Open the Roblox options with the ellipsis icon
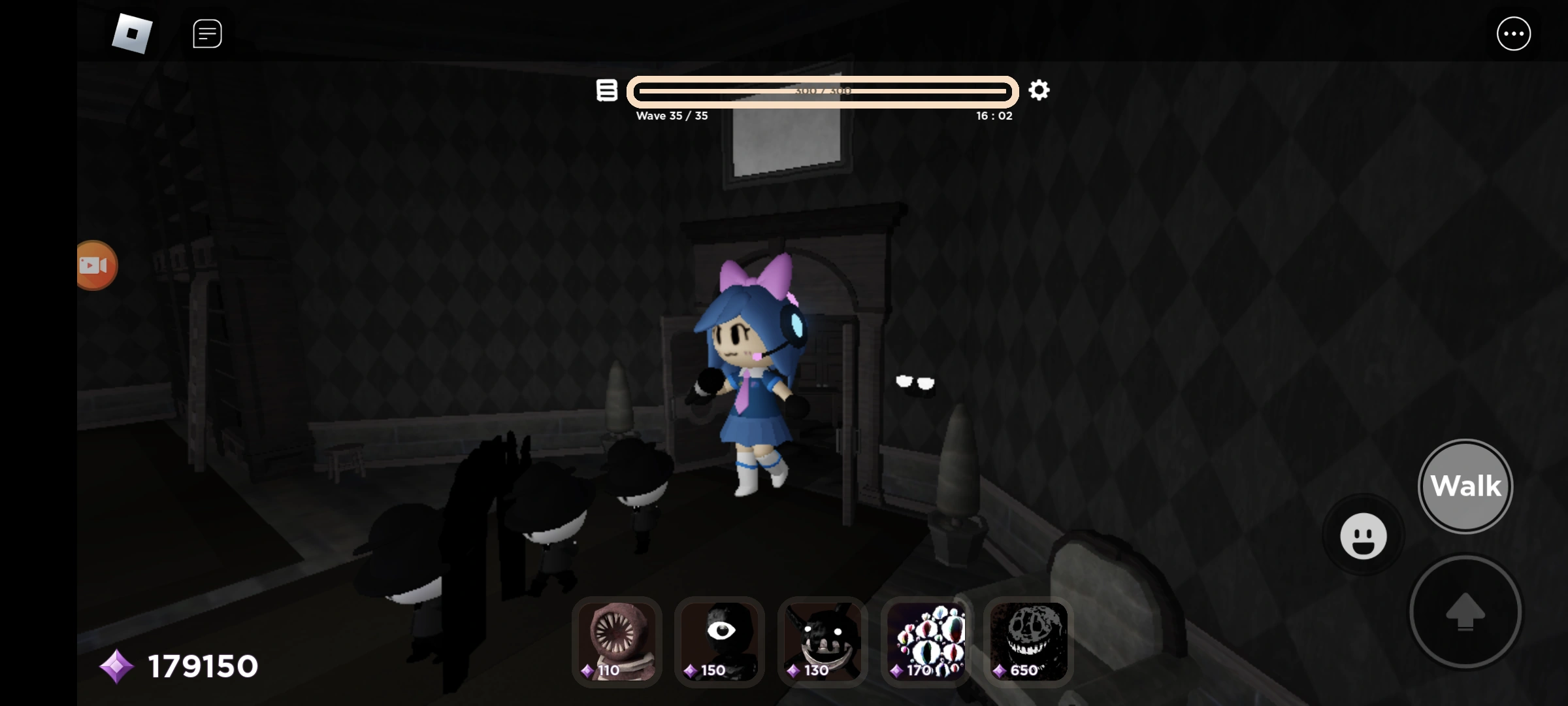1568x706 pixels. (x=1514, y=33)
